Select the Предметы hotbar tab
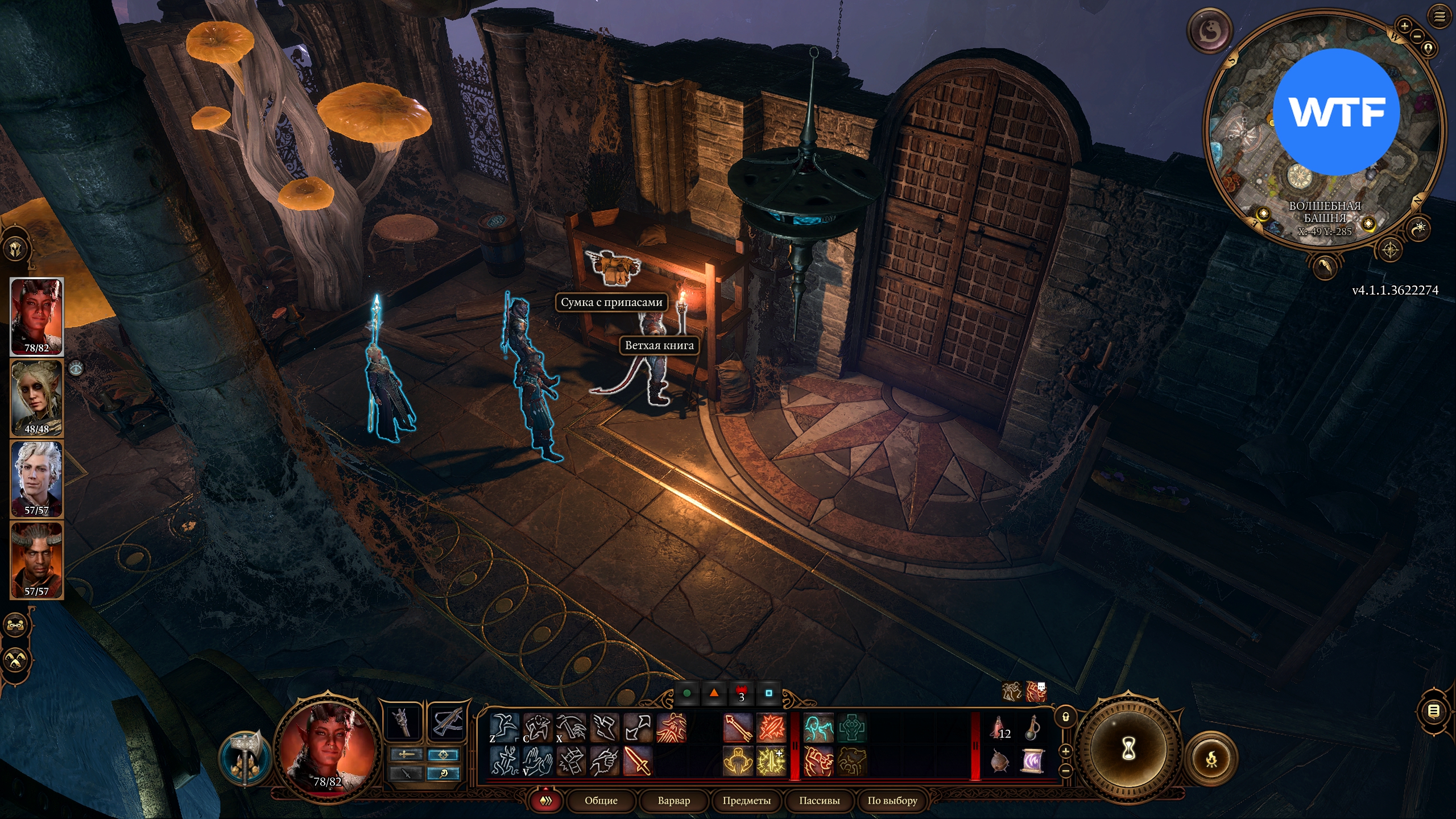Viewport: 1456px width, 819px height. click(x=746, y=800)
